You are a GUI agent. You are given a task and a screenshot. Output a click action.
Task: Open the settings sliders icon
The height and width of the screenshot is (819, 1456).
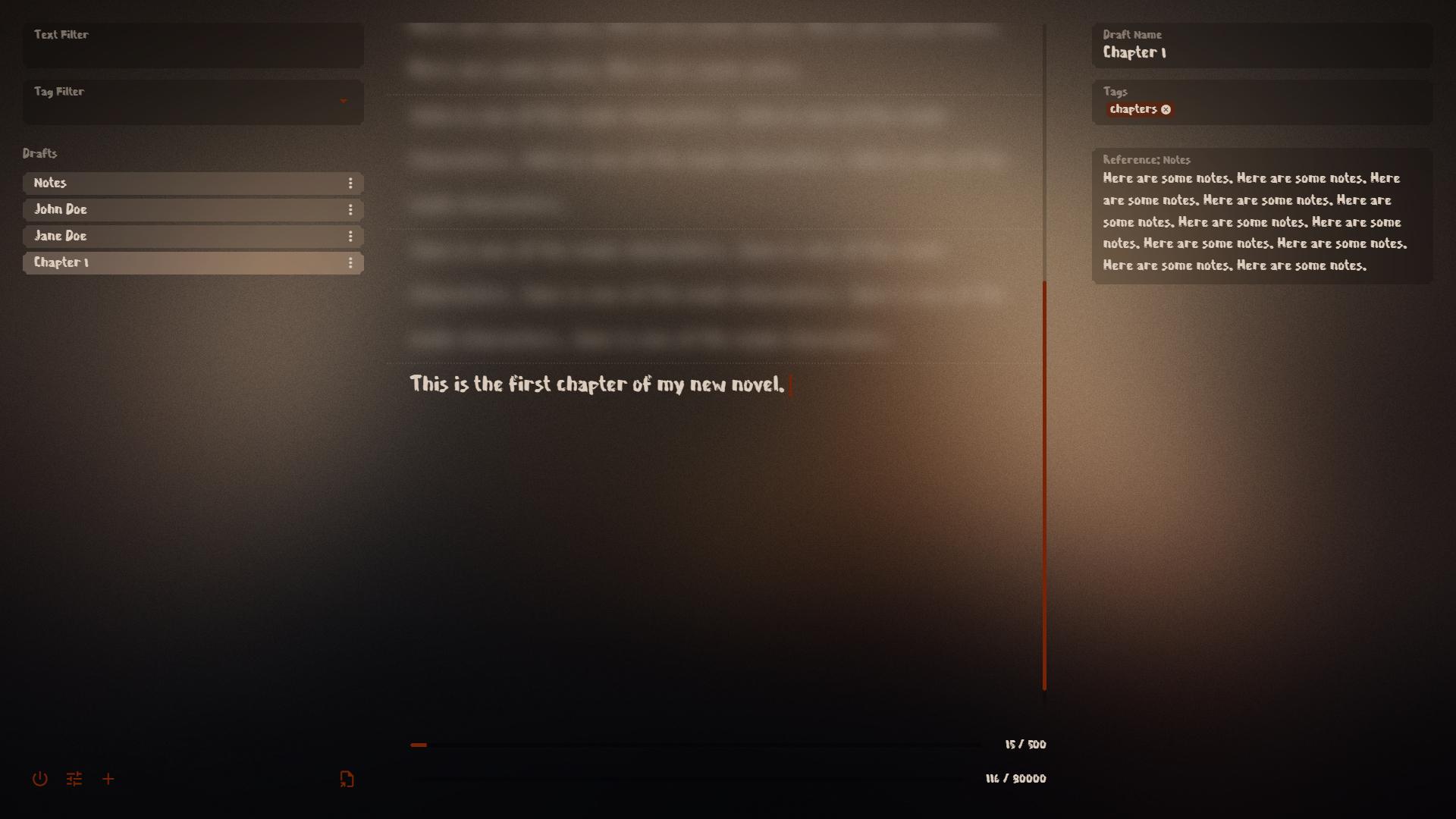[x=74, y=779]
